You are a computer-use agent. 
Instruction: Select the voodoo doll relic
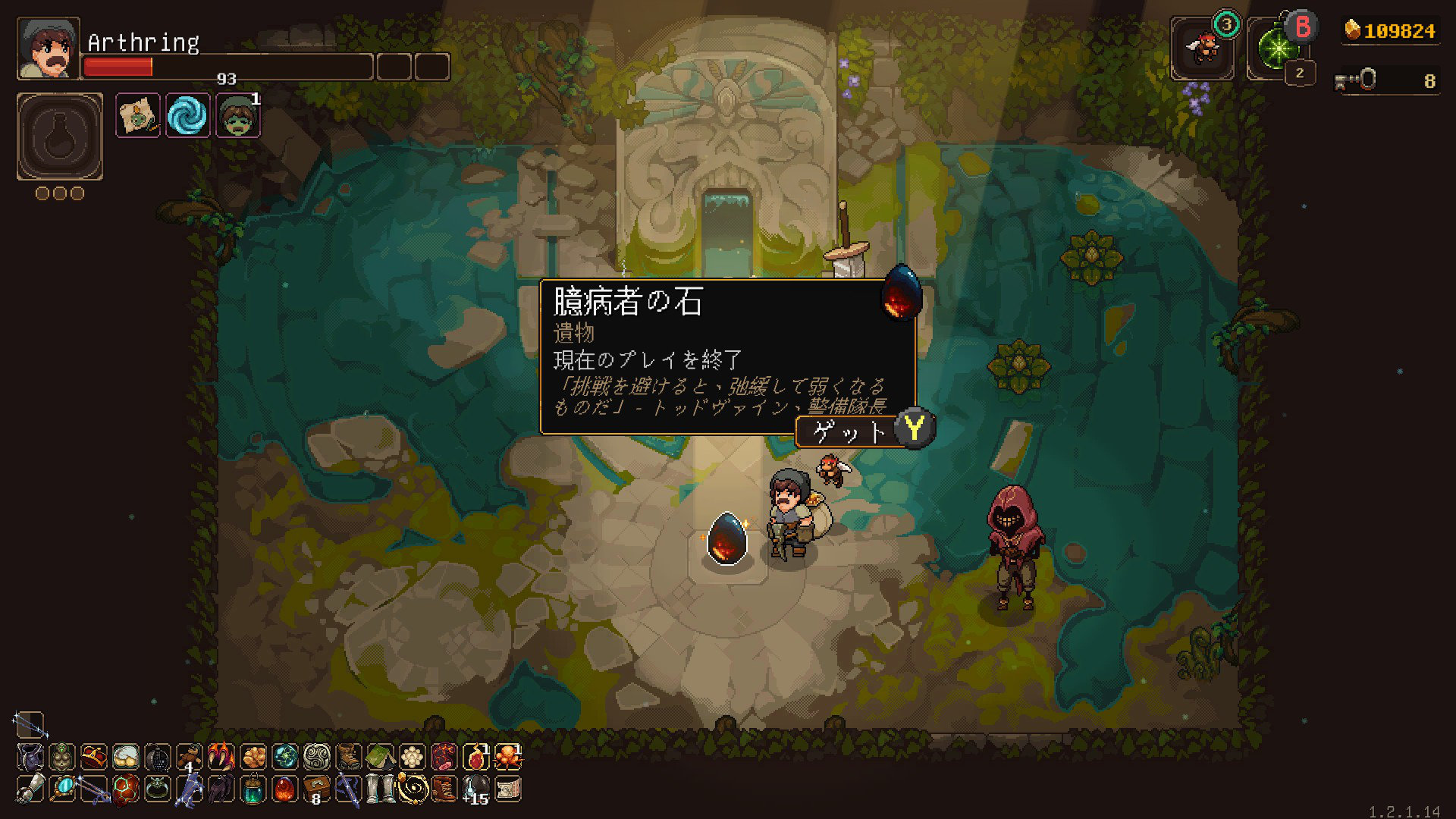pos(190,756)
